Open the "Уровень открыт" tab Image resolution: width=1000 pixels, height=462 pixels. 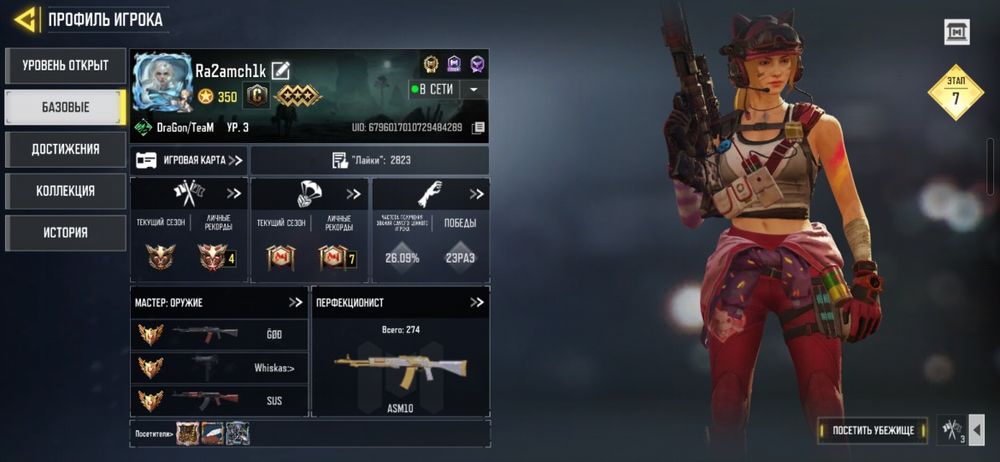pos(65,66)
